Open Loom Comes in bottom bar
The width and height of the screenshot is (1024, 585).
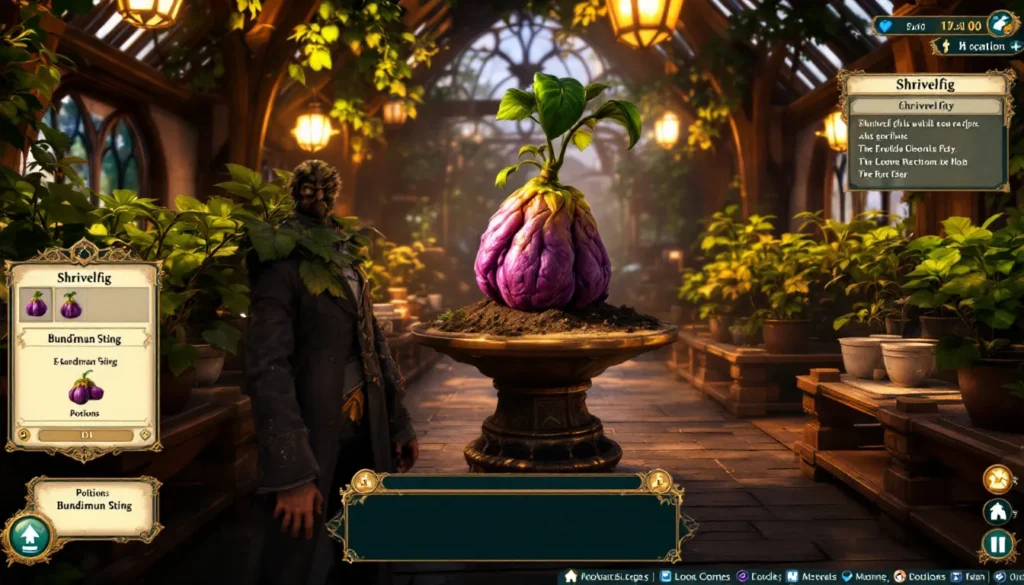click(696, 577)
